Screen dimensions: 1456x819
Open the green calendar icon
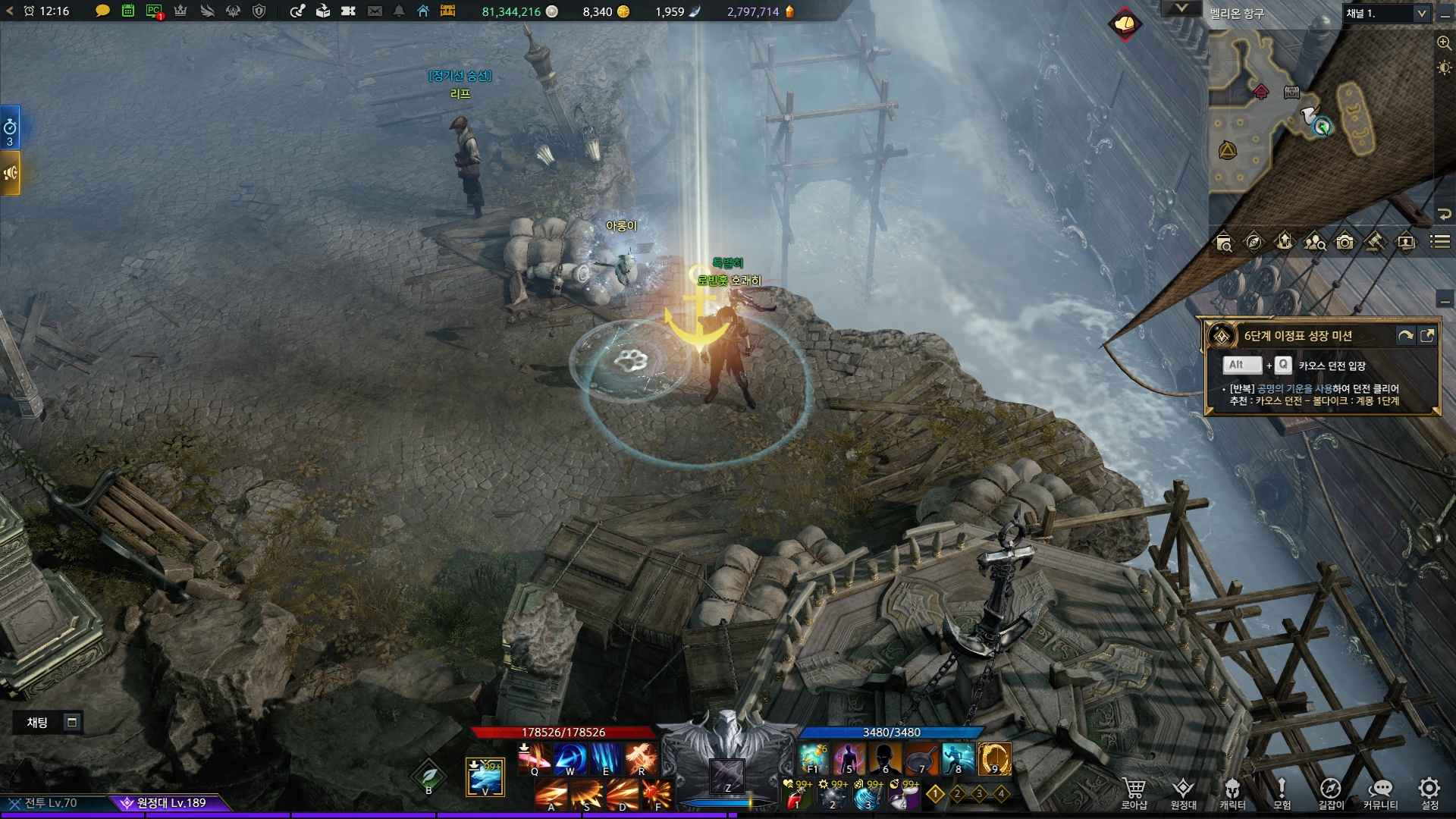pyautogui.click(x=128, y=11)
